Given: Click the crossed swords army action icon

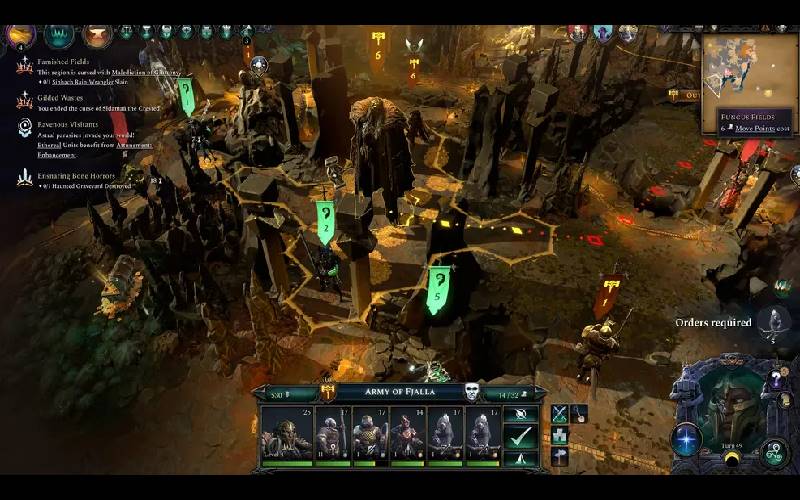Looking at the screenshot, I should coord(559,412).
